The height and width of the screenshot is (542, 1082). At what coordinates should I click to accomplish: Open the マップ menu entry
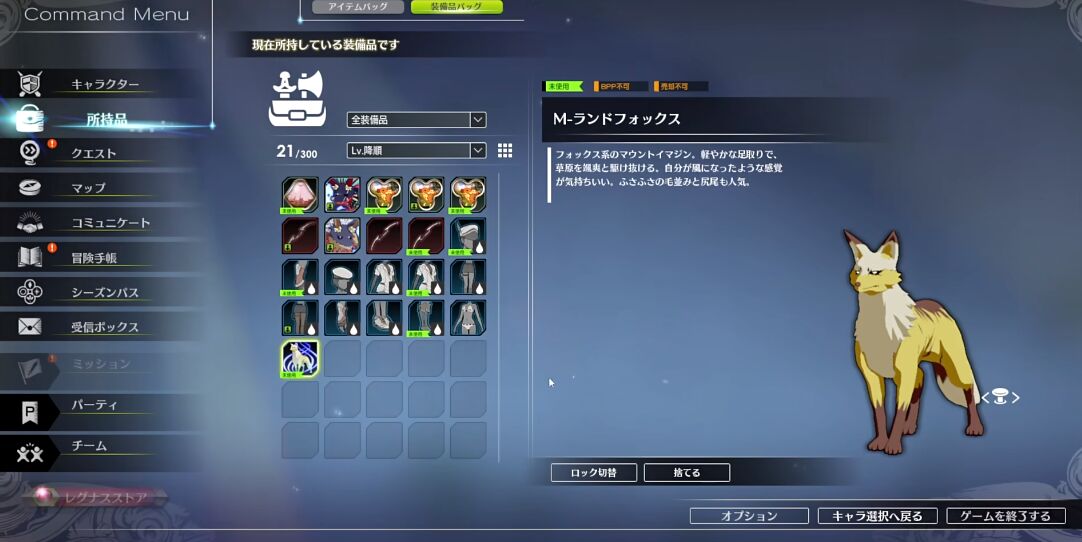coord(88,188)
